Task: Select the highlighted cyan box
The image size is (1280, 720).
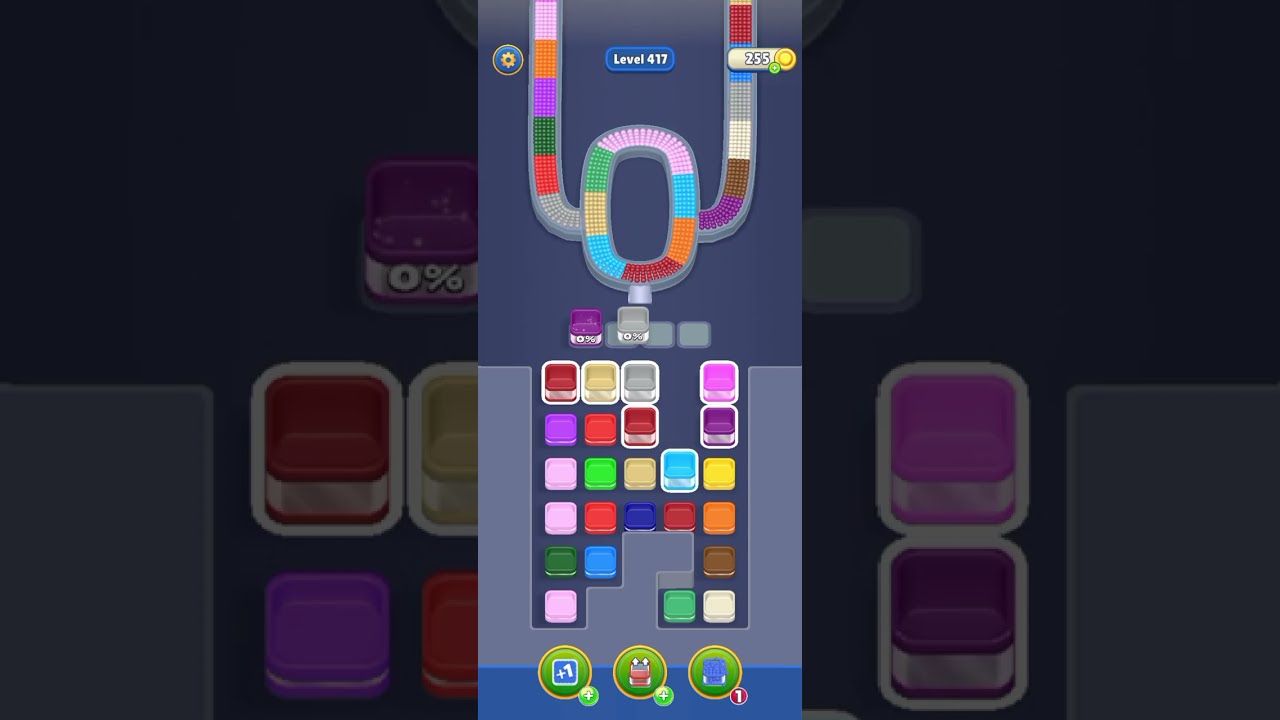Action: point(679,470)
